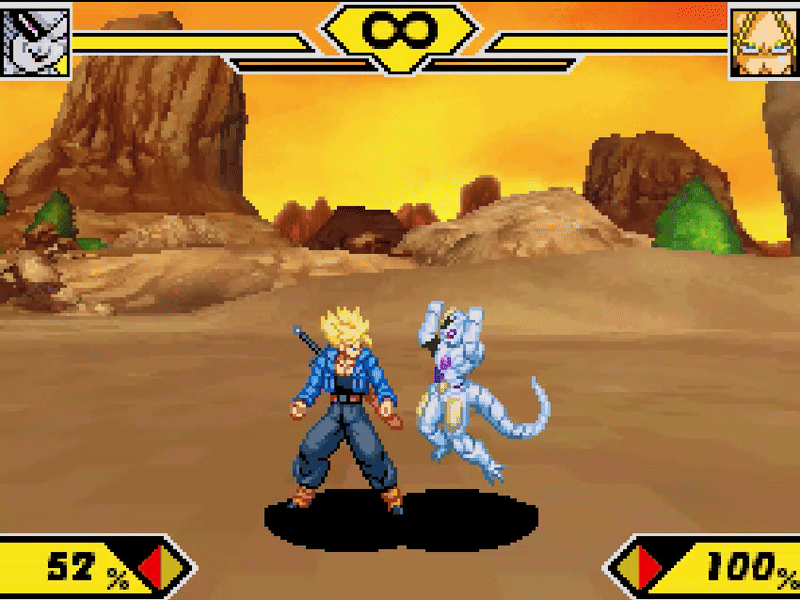Screen dimensions: 800x600
Task: Click the grey alien fighter portrait
Action: tap(36, 40)
